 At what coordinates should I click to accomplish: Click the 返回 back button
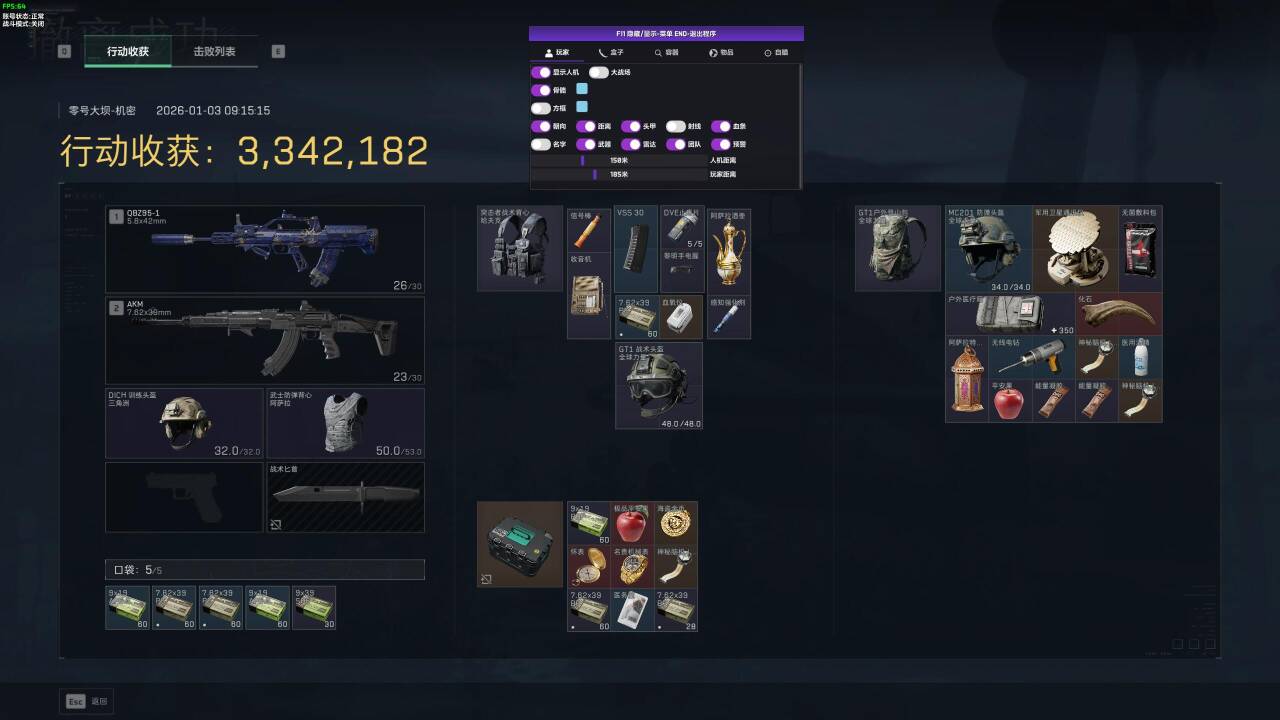[x=88, y=701]
